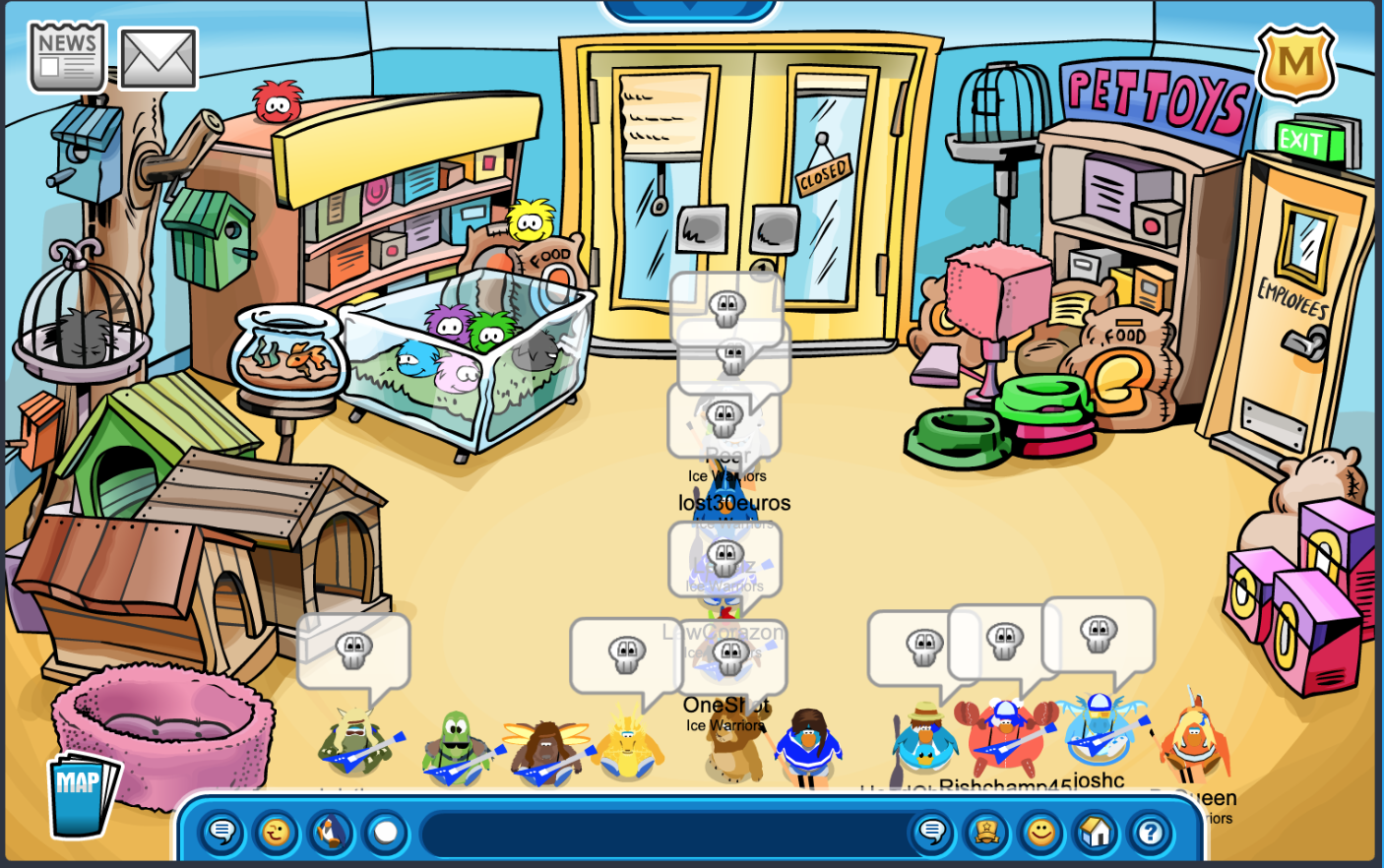Open the safe chat messages menu

pos(221,834)
